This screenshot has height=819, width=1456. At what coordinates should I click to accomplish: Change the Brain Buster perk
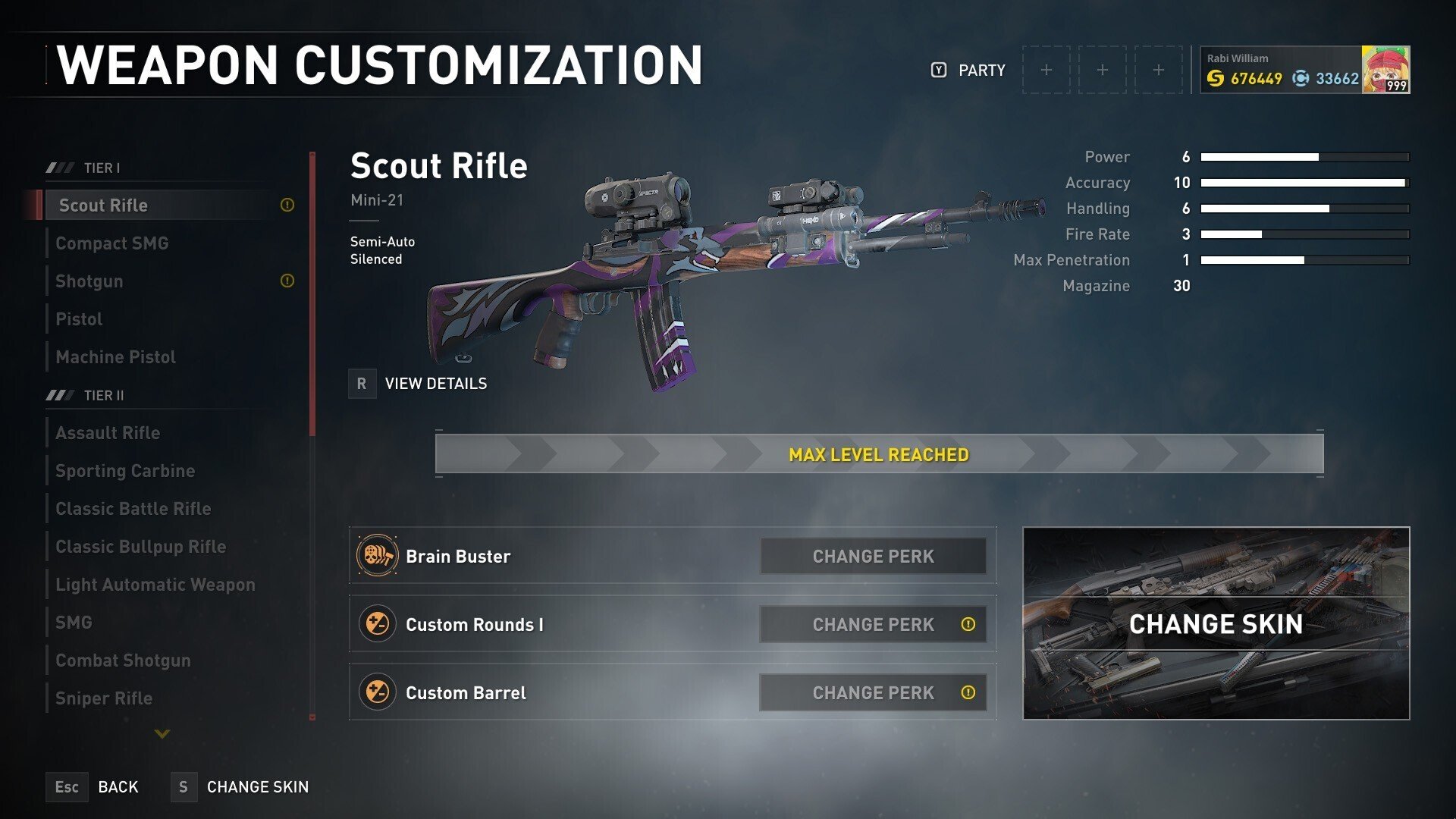[873, 557]
